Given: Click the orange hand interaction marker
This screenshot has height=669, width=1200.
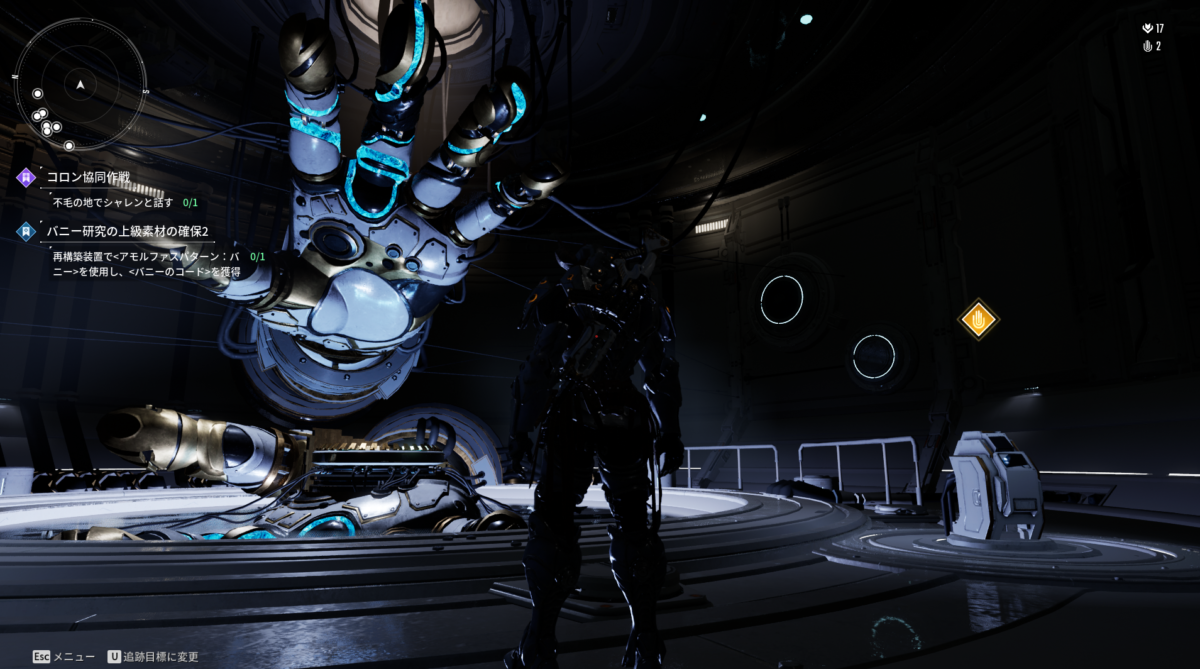Looking at the screenshot, I should click(978, 320).
